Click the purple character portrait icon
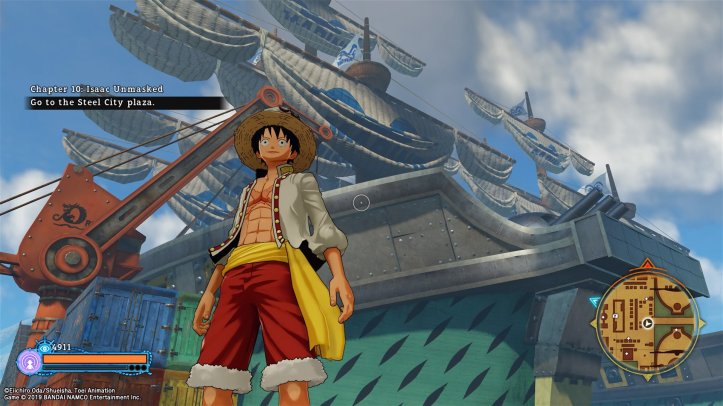The height and width of the screenshot is (406, 723). pyautogui.click(x=28, y=360)
